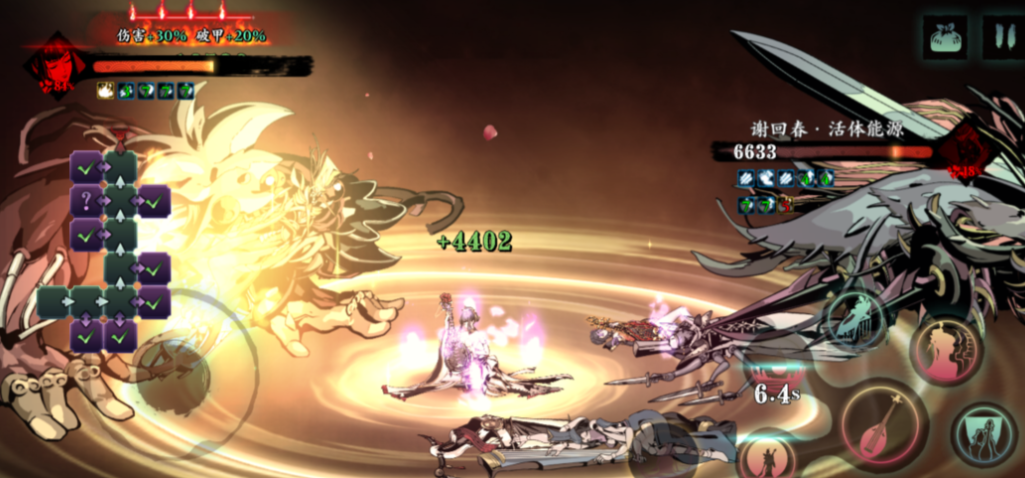Inspect the boss's red debuff icon

(x=785, y=204)
